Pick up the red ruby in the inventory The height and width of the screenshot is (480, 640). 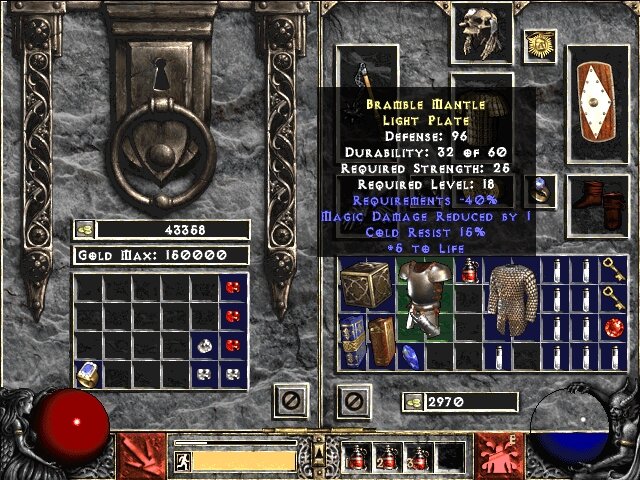point(614,327)
